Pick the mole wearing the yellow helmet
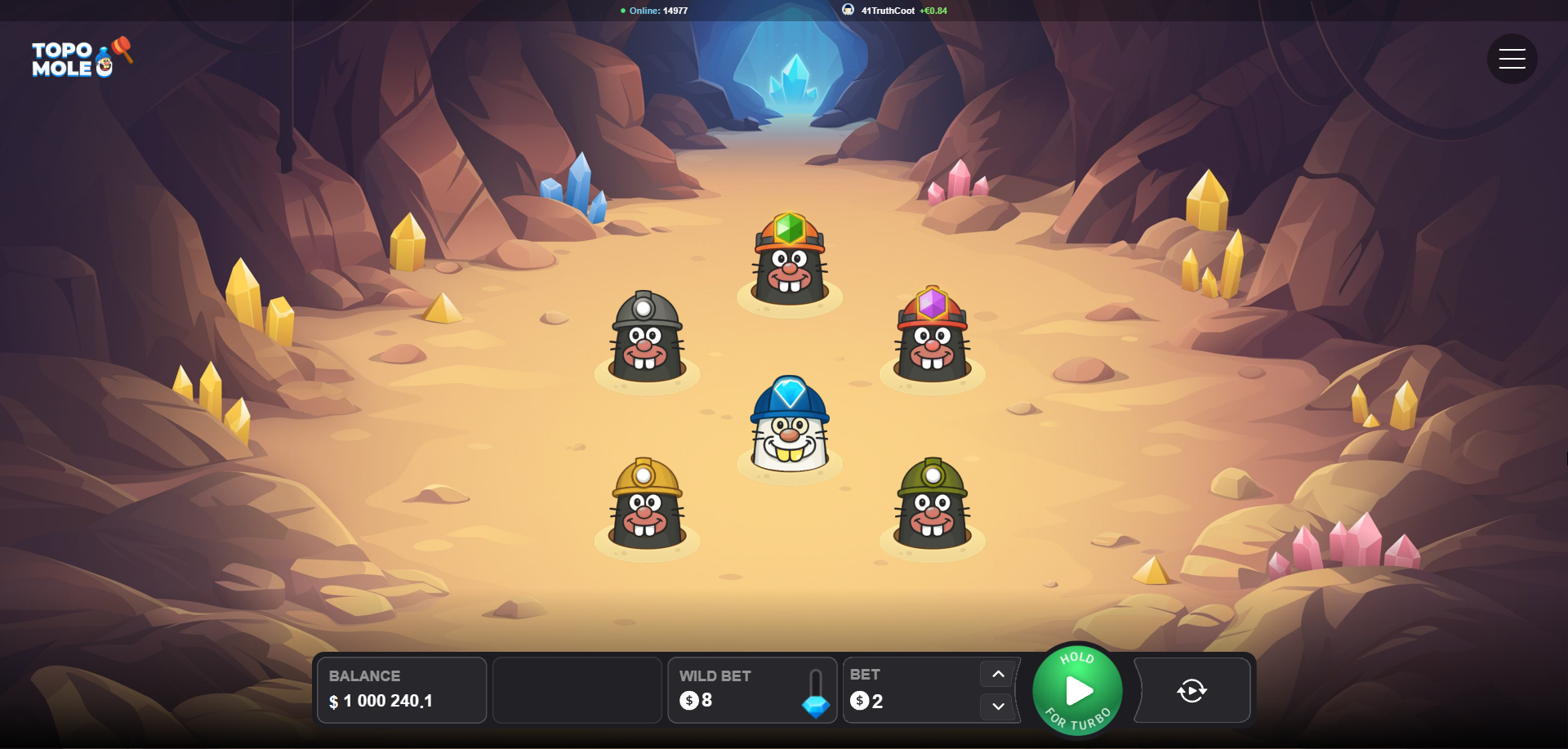 point(646,505)
